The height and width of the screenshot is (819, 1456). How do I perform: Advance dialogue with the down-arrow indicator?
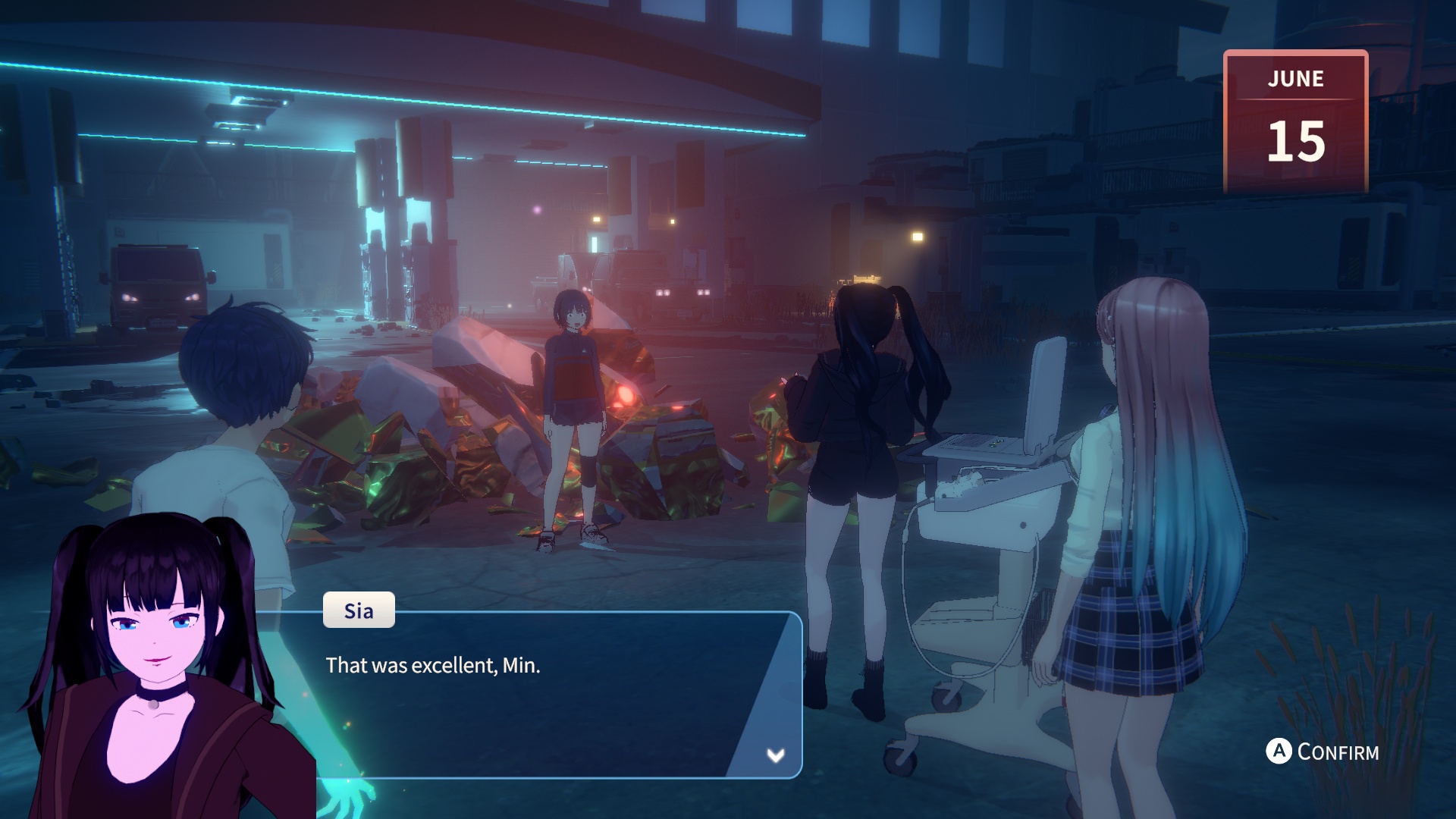[x=775, y=755]
